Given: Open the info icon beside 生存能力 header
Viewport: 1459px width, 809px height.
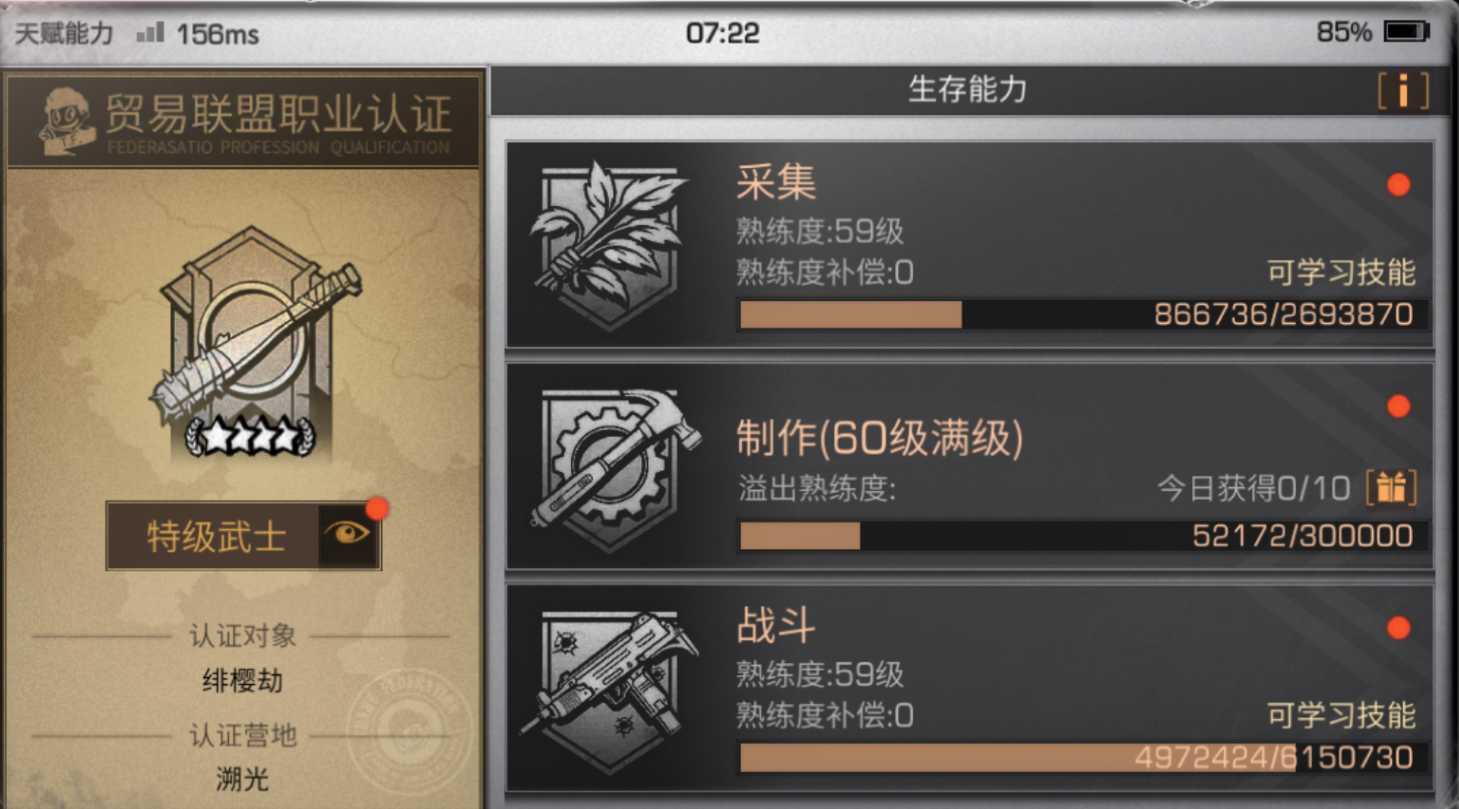Looking at the screenshot, I should [1404, 91].
